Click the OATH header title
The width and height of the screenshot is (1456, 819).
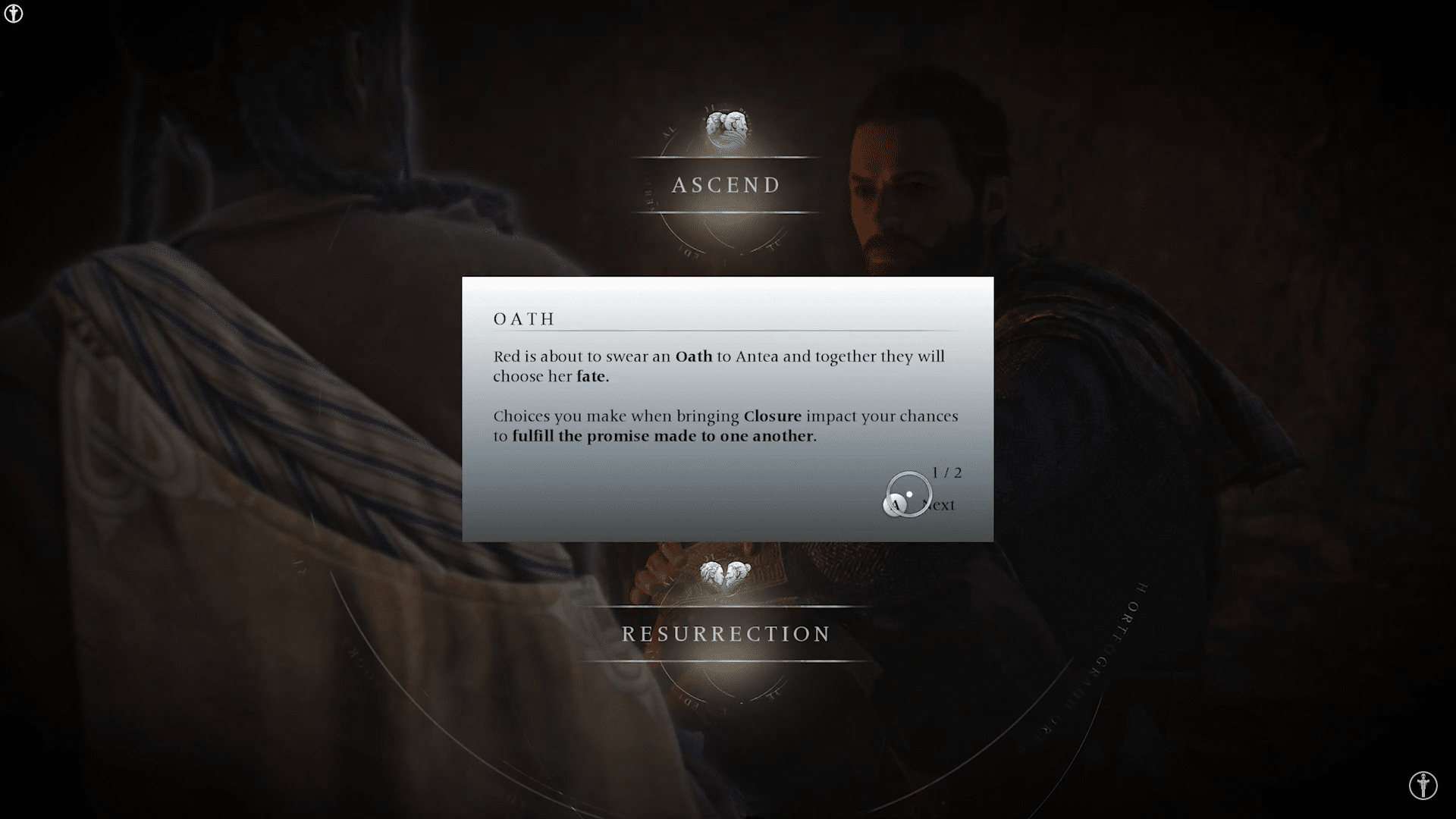click(524, 319)
